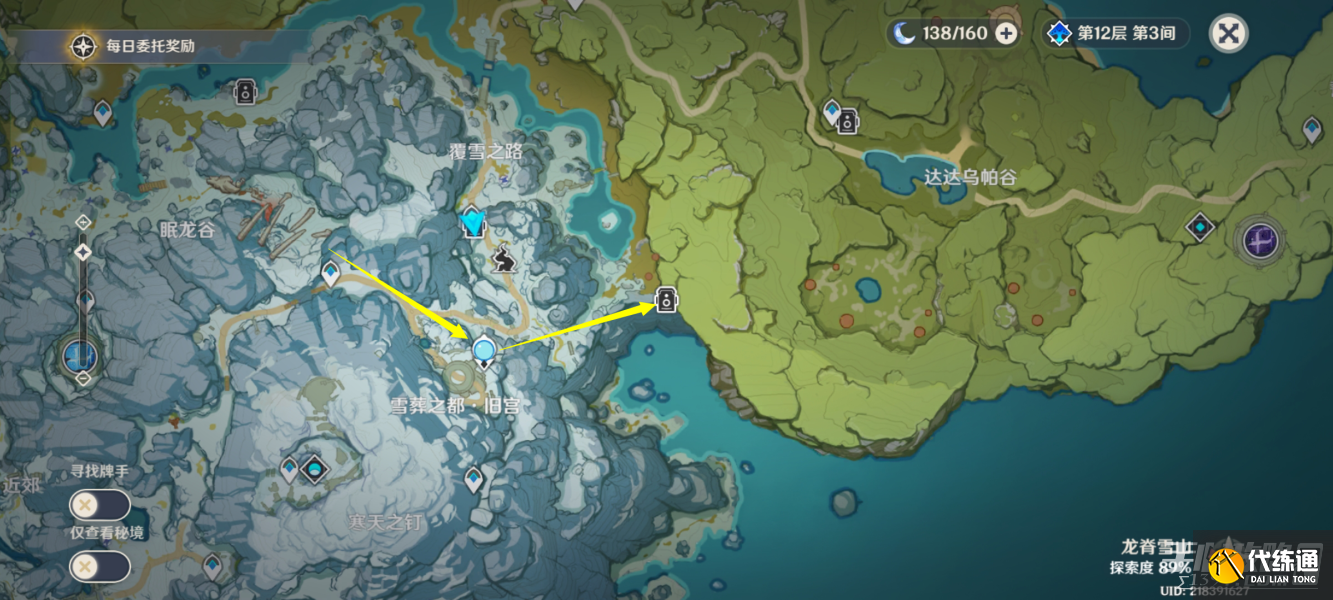This screenshot has height=600, width=1333.
Task: Select the teleport waypoint northwest of 达达乌帕谷
Action: coord(831,110)
